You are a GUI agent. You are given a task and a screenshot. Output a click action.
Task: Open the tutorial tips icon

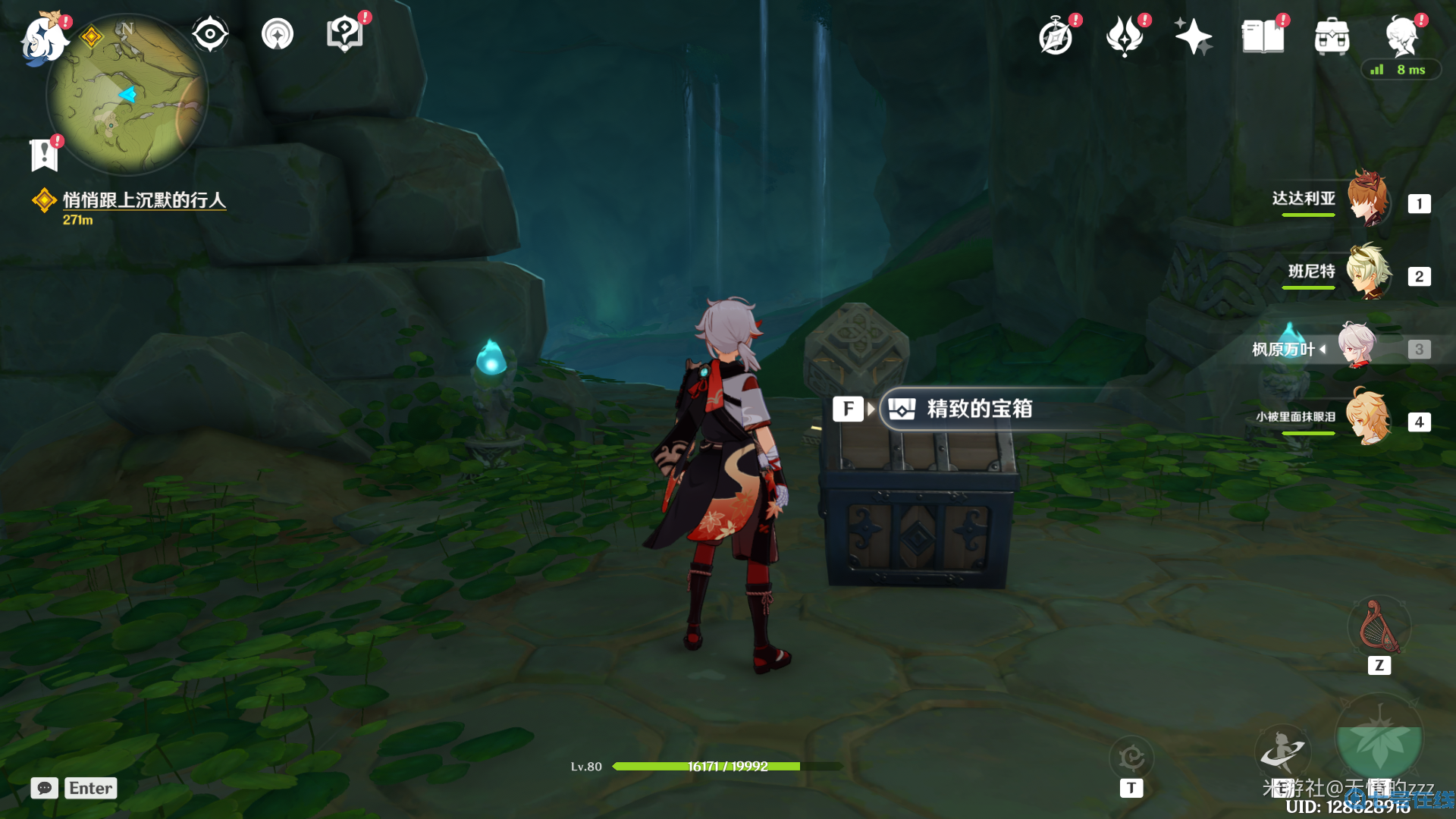coord(345,34)
